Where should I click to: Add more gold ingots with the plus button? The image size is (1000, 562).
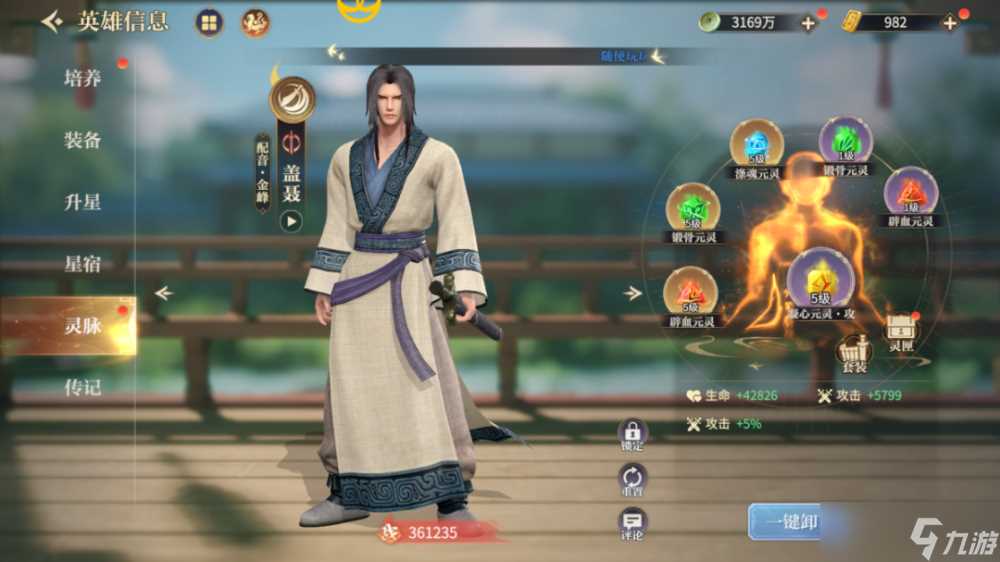coord(950,23)
